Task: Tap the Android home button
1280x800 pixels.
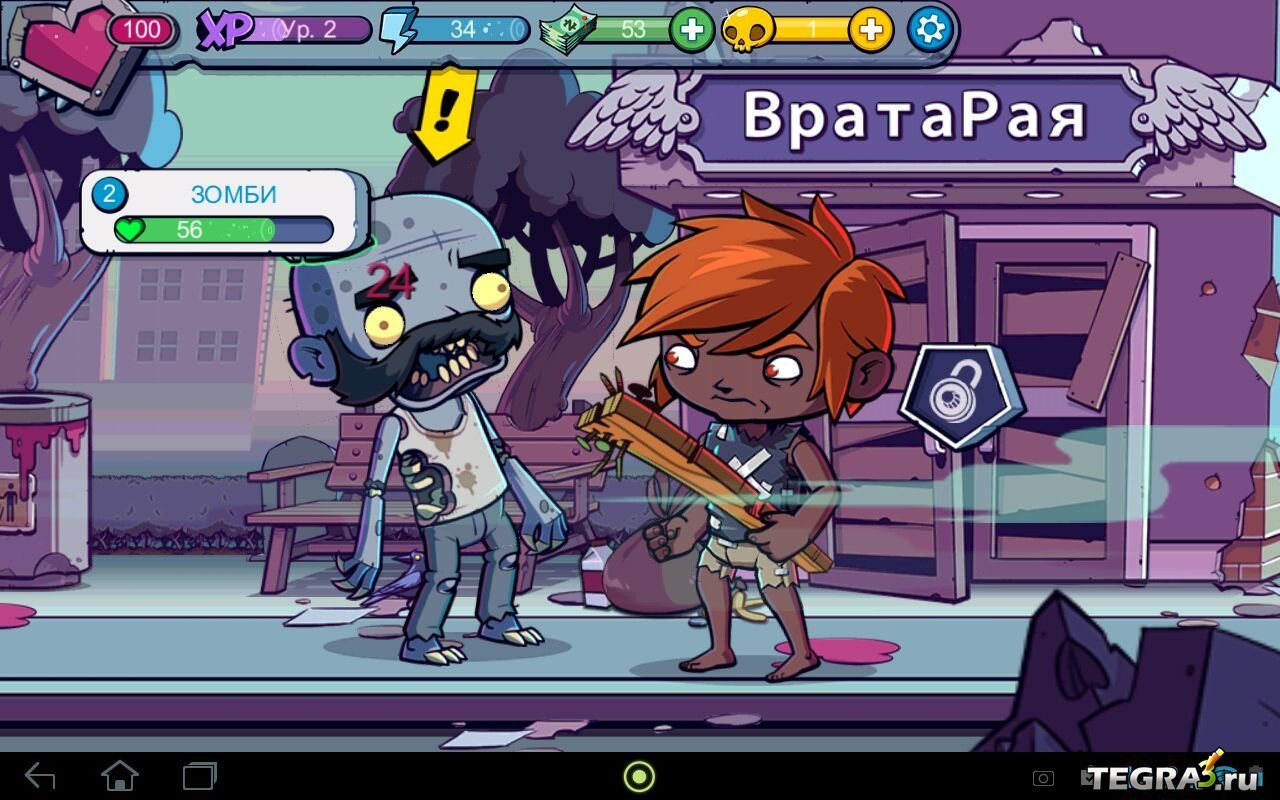Action: [x=120, y=776]
